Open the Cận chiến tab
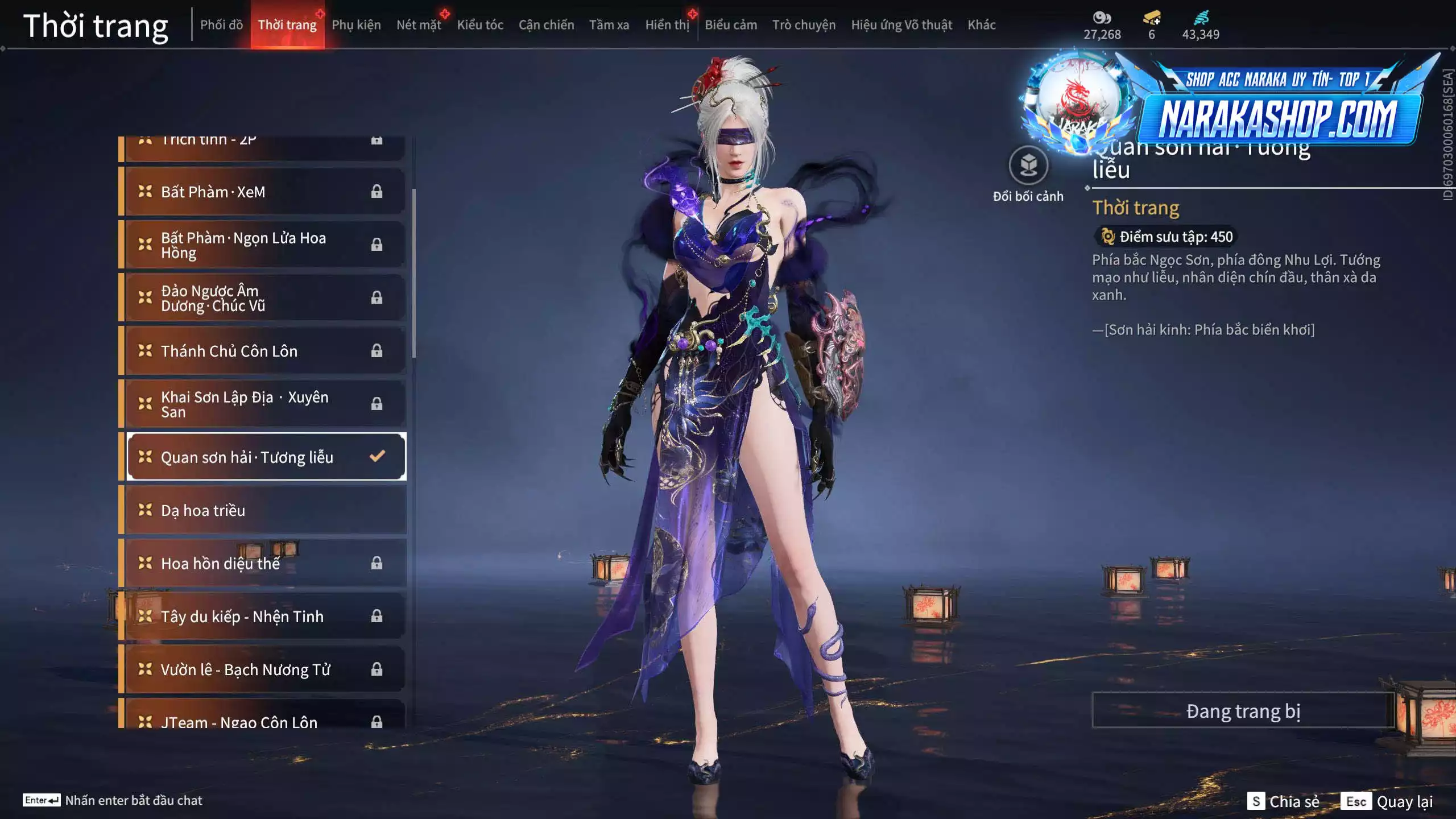Viewport: 1456px width, 819px height. pos(546,25)
